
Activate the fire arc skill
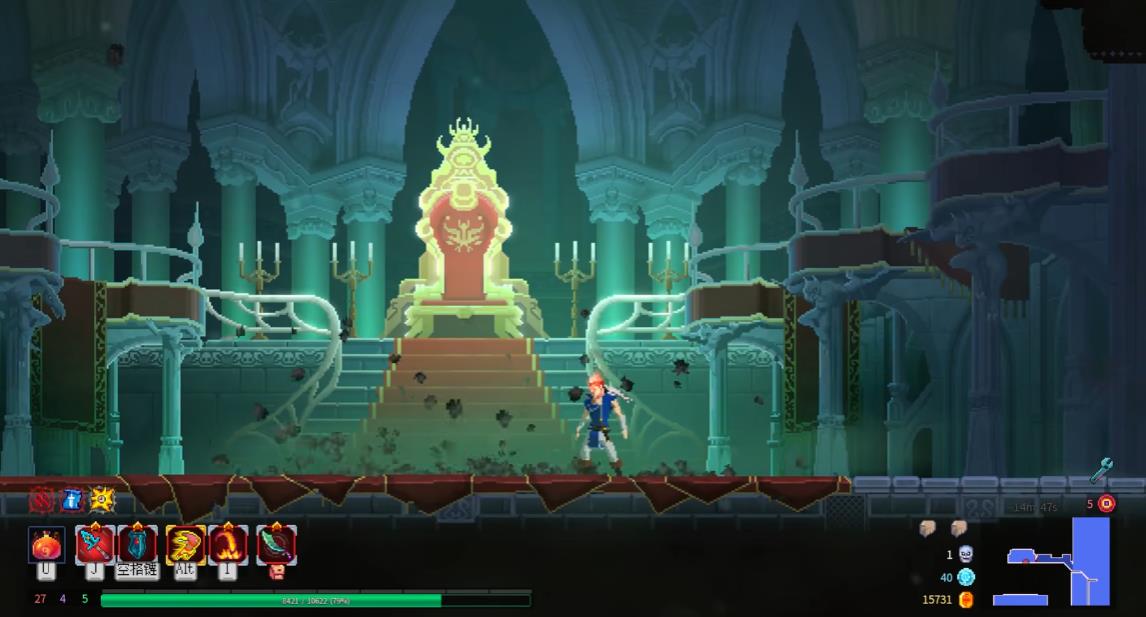pos(228,545)
